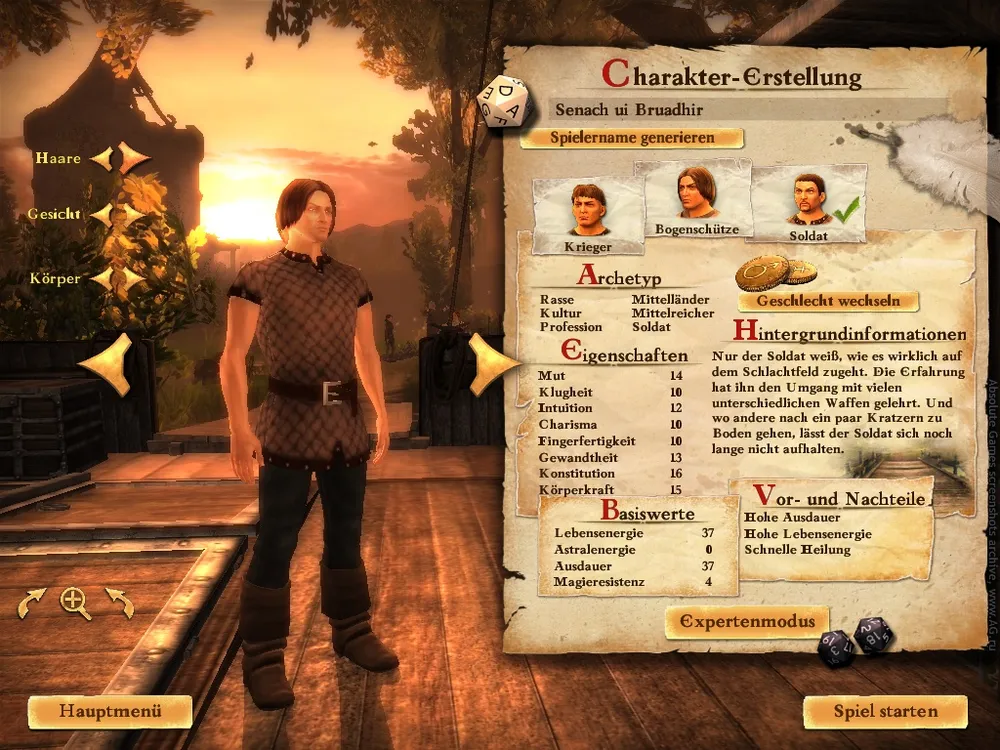Cycle to previous Gesicht option

coord(101,214)
